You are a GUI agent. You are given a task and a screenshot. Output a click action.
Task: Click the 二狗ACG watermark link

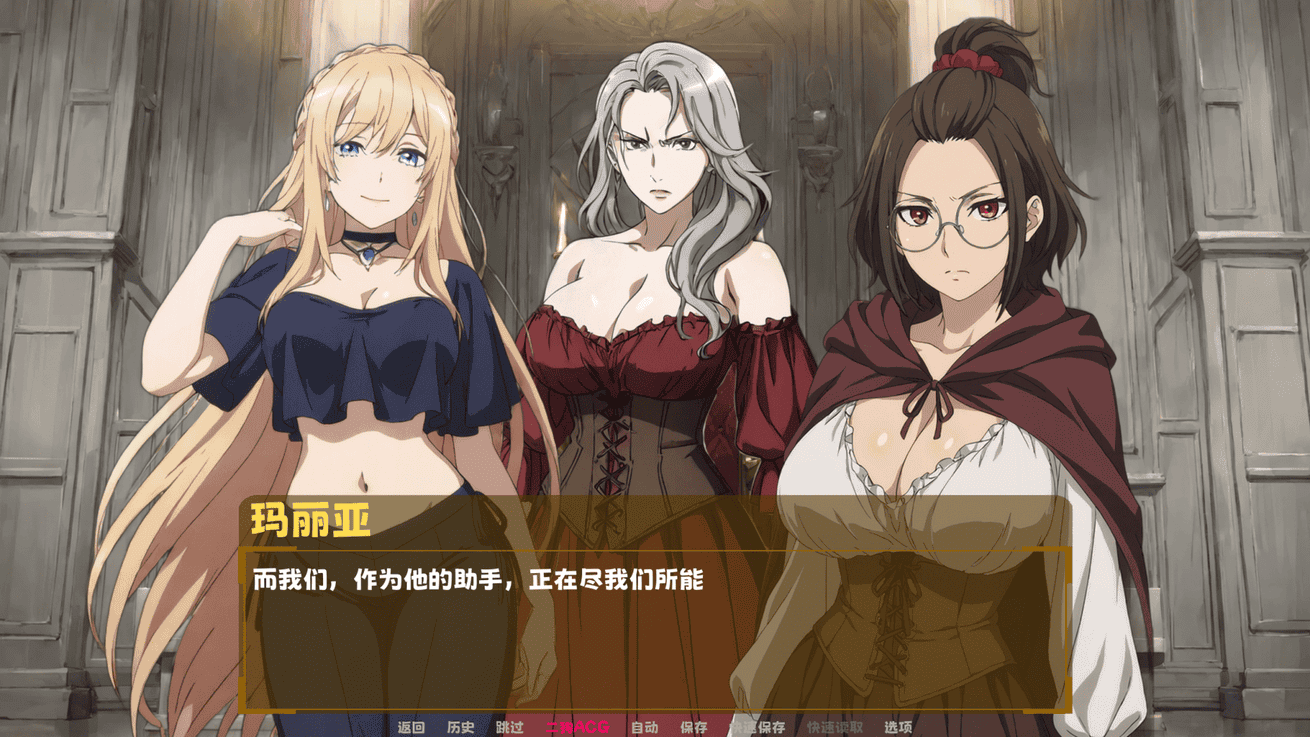(577, 728)
